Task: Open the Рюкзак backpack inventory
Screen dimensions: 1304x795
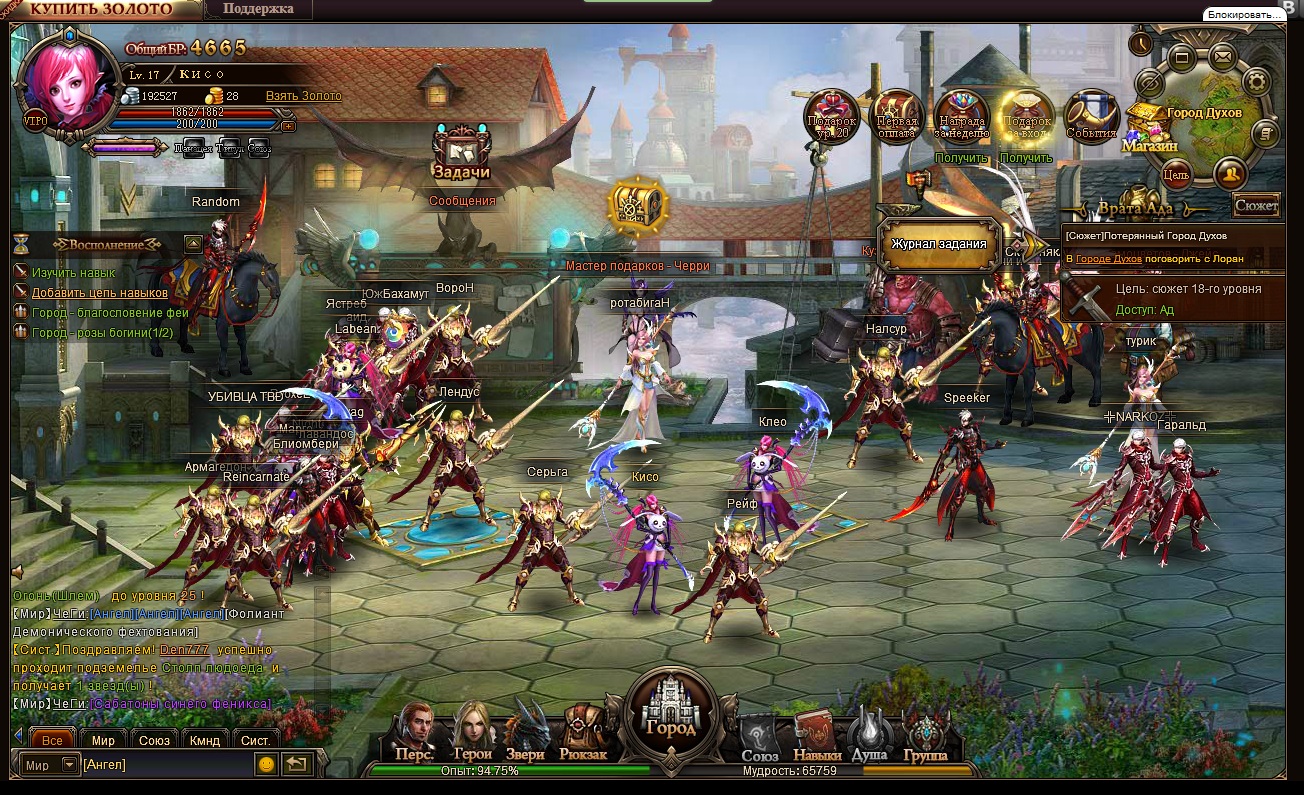Action: click(x=583, y=734)
